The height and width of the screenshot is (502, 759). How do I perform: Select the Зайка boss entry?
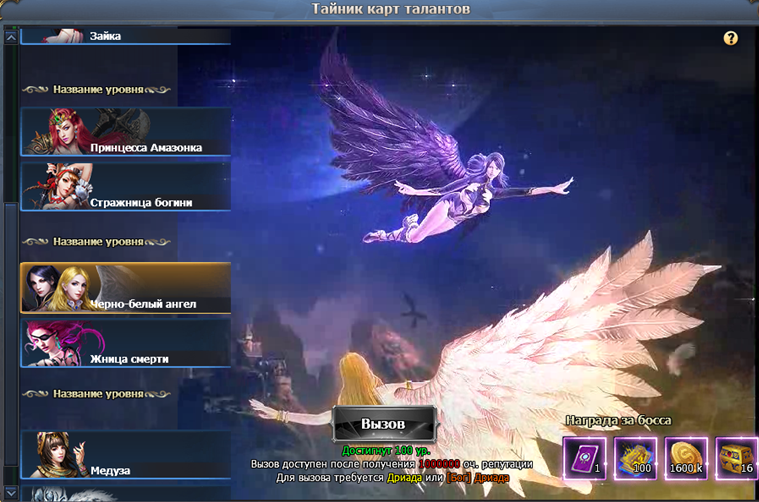pos(125,36)
